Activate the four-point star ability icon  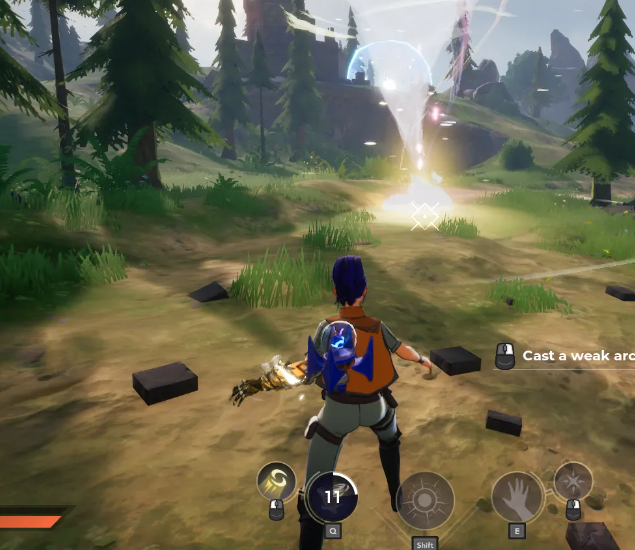pos(573,480)
